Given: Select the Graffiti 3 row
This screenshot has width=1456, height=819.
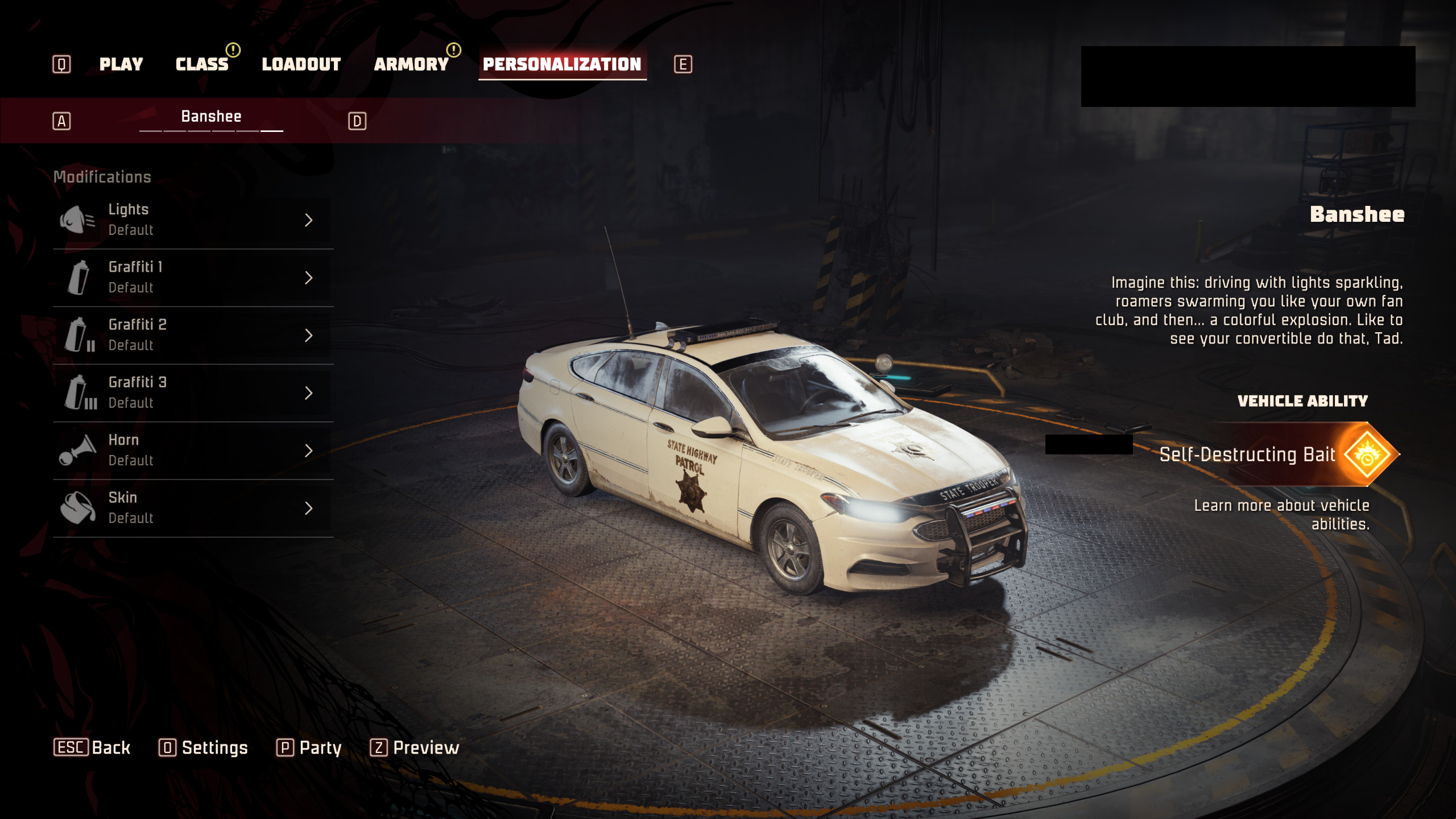Looking at the screenshot, I should [193, 393].
